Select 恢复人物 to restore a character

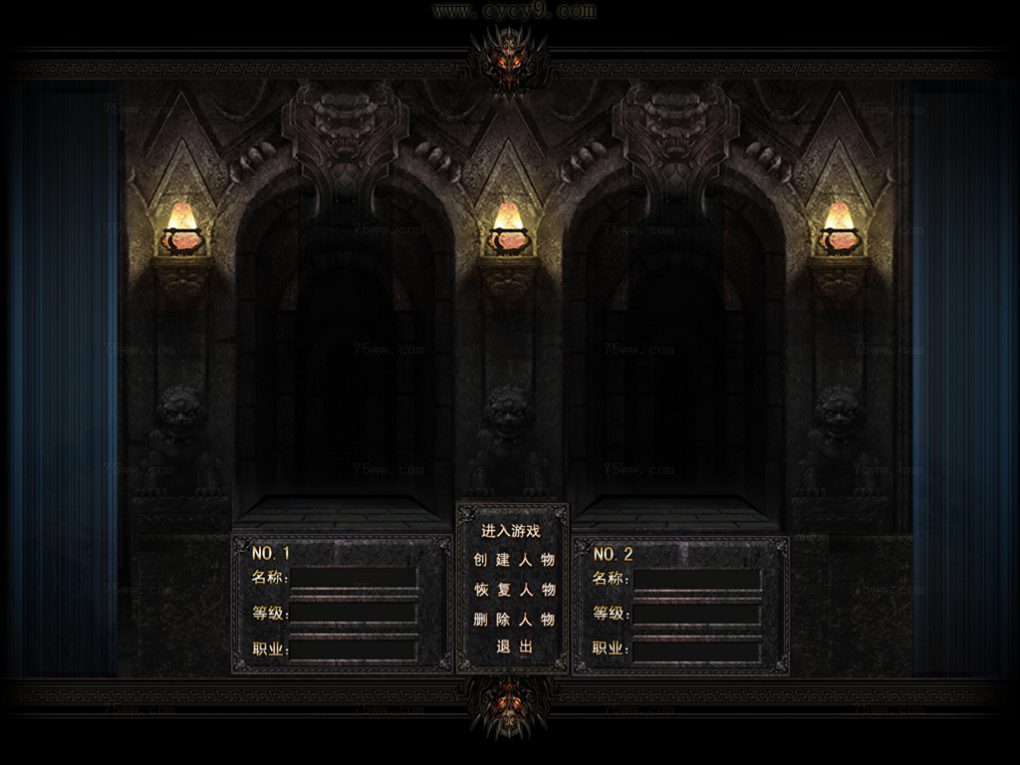513,590
